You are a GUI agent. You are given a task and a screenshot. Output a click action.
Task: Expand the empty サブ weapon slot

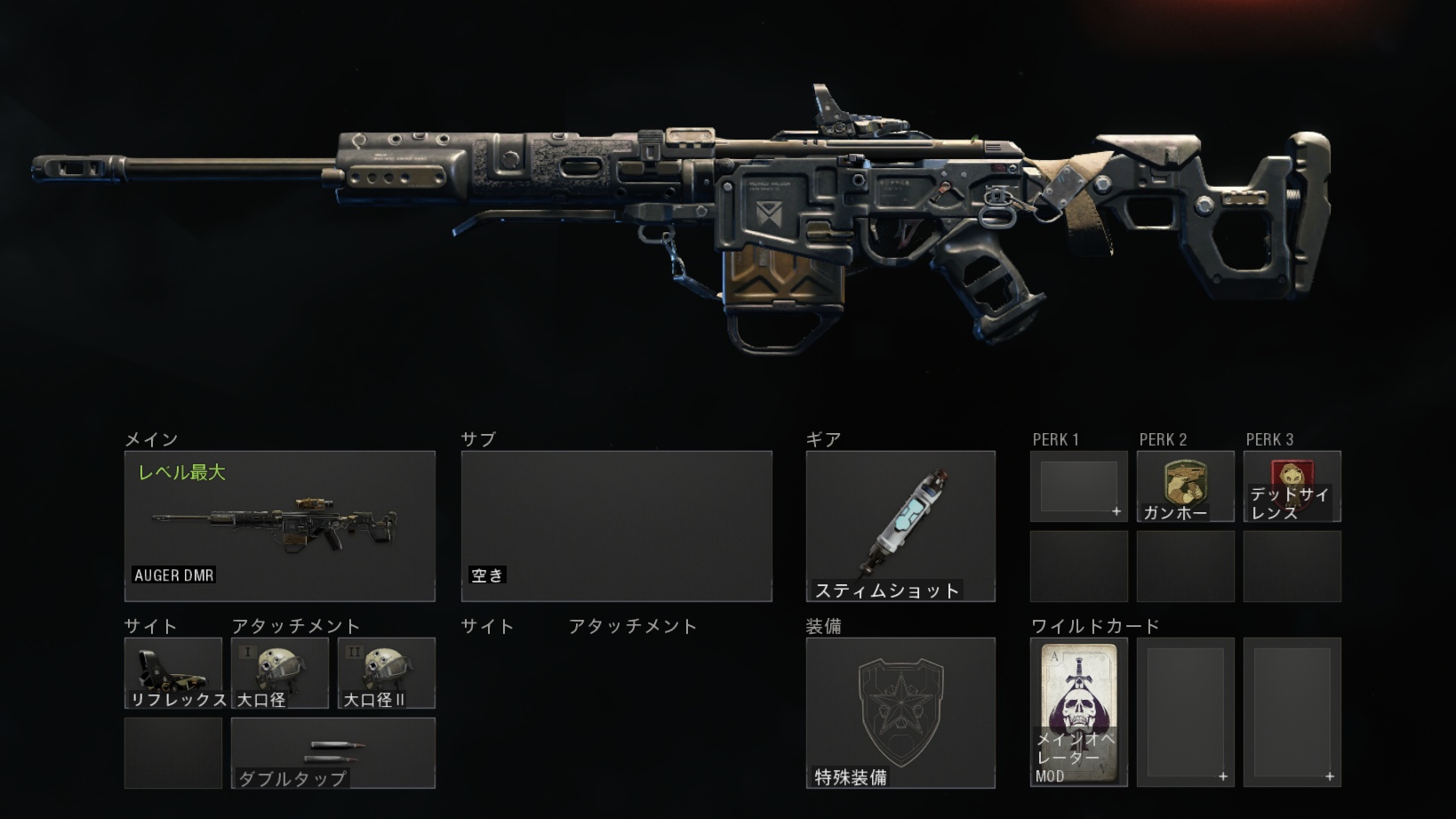[616, 525]
